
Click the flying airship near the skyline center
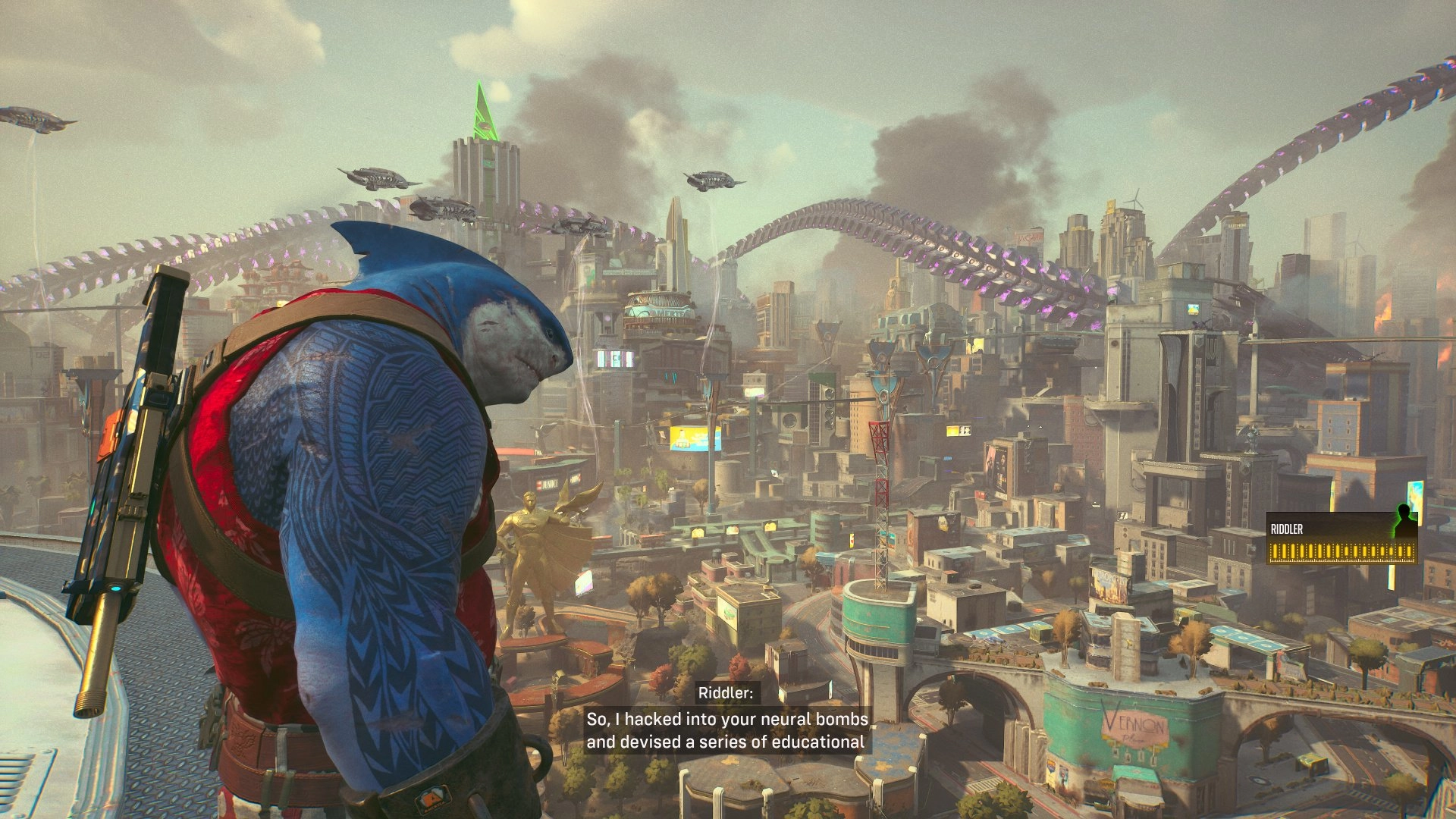pos(711,180)
